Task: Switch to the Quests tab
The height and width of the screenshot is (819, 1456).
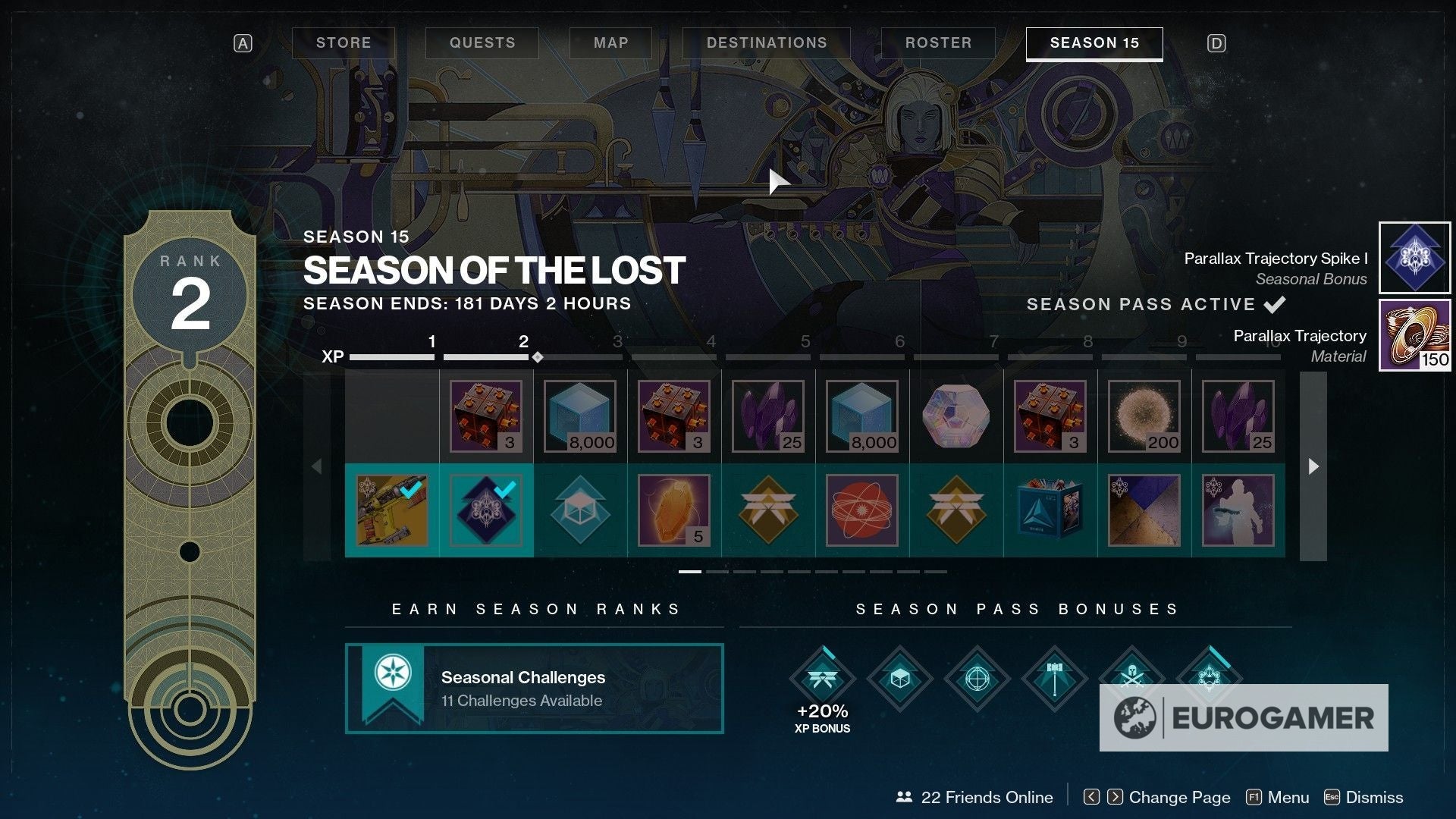Action: click(x=482, y=43)
